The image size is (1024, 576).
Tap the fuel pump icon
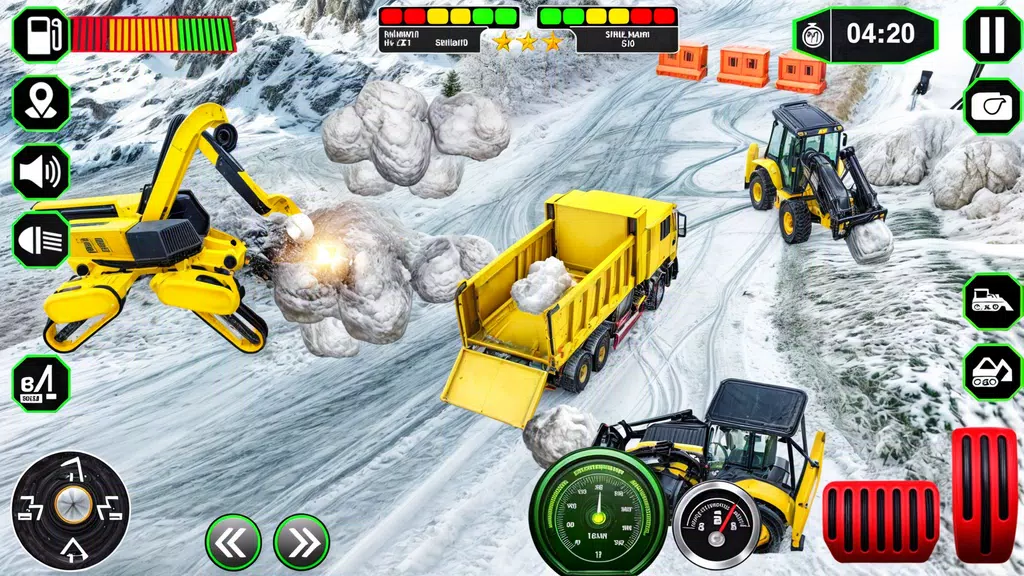click(x=41, y=34)
